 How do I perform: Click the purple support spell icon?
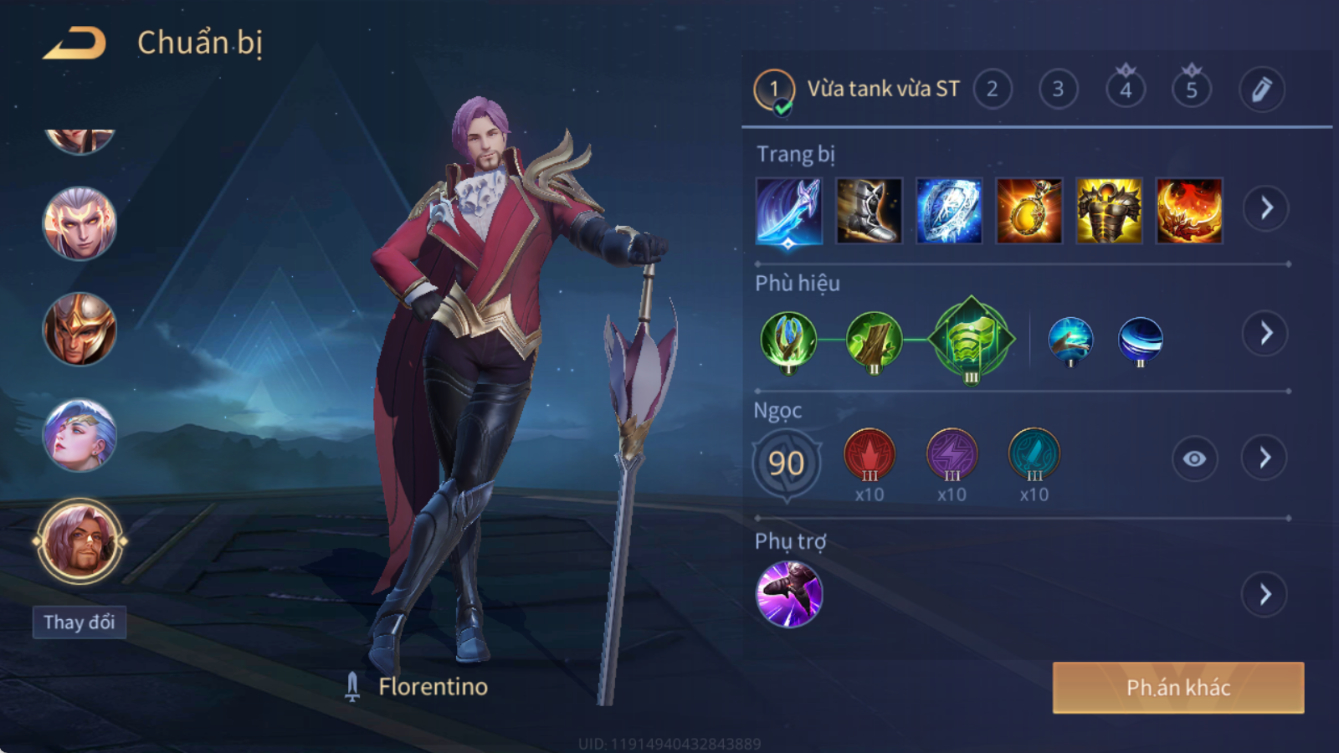click(x=789, y=595)
